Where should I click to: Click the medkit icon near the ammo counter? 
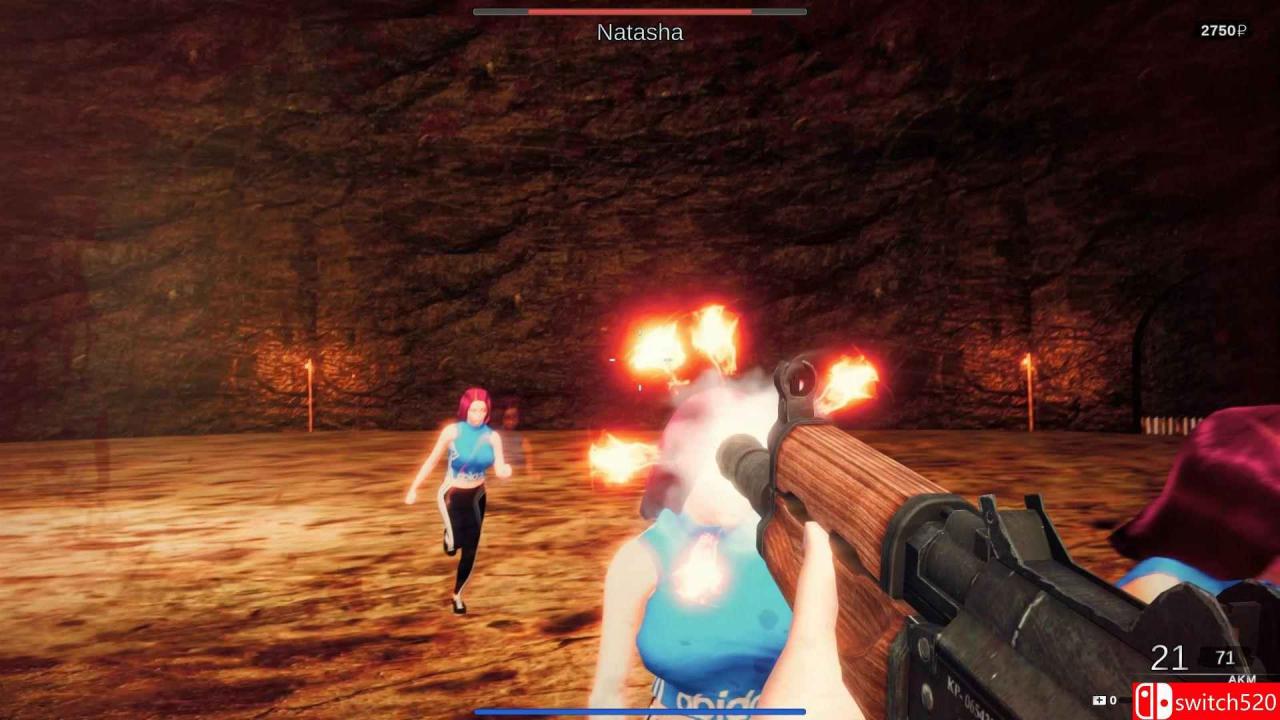pos(1100,700)
